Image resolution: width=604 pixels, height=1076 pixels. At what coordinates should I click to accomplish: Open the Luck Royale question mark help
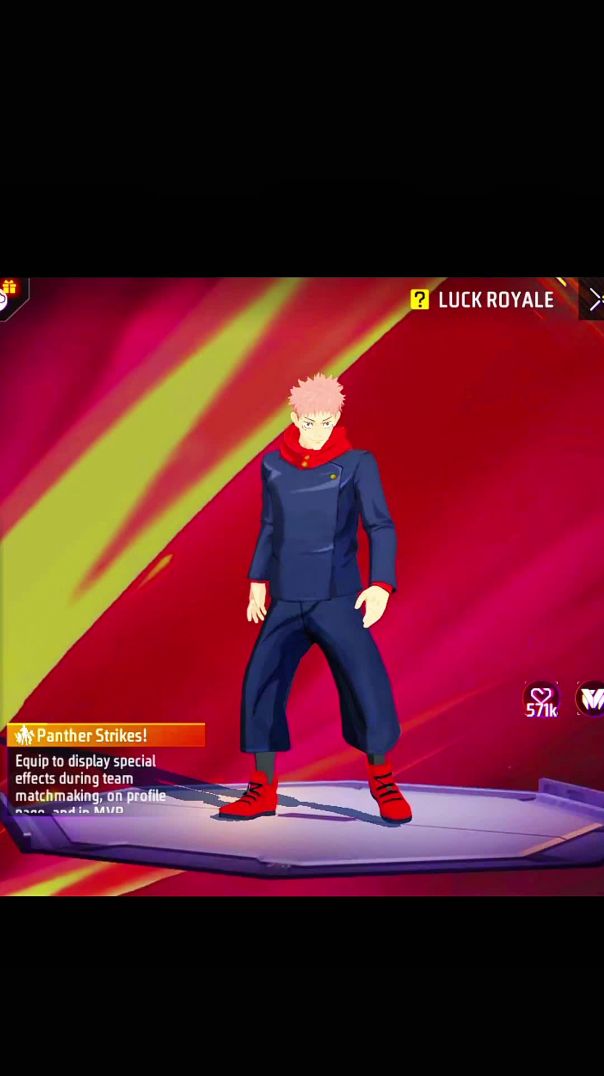tap(420, 299)
